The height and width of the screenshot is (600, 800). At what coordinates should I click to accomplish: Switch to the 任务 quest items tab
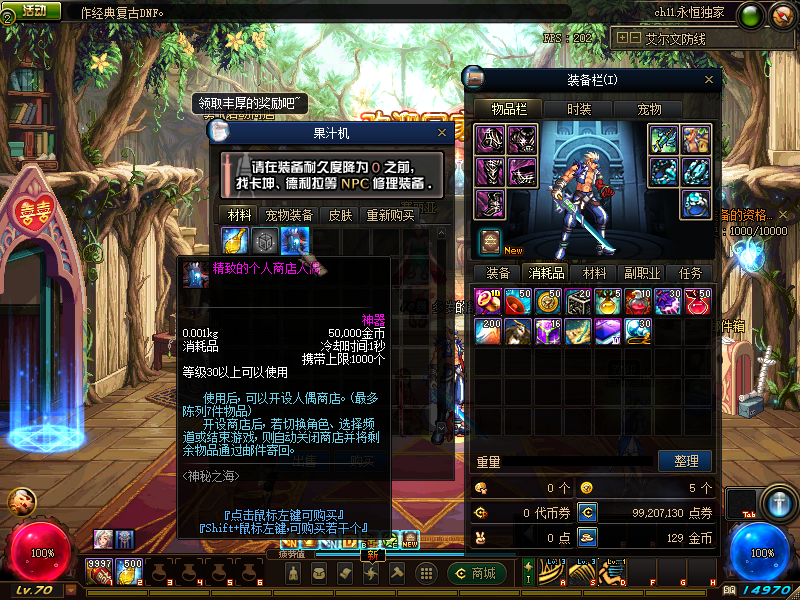691,273
